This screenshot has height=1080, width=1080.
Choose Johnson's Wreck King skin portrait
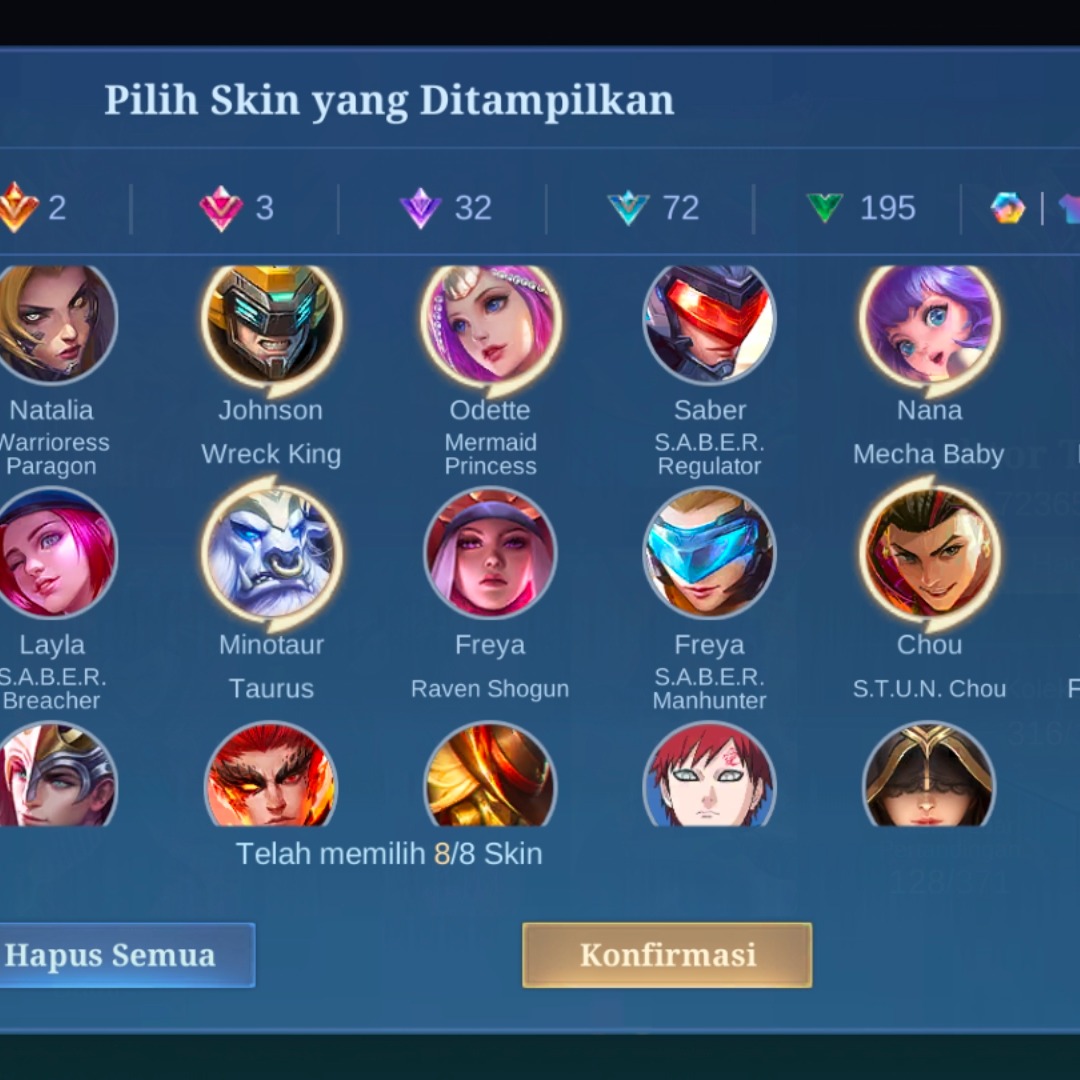[271, 322]
